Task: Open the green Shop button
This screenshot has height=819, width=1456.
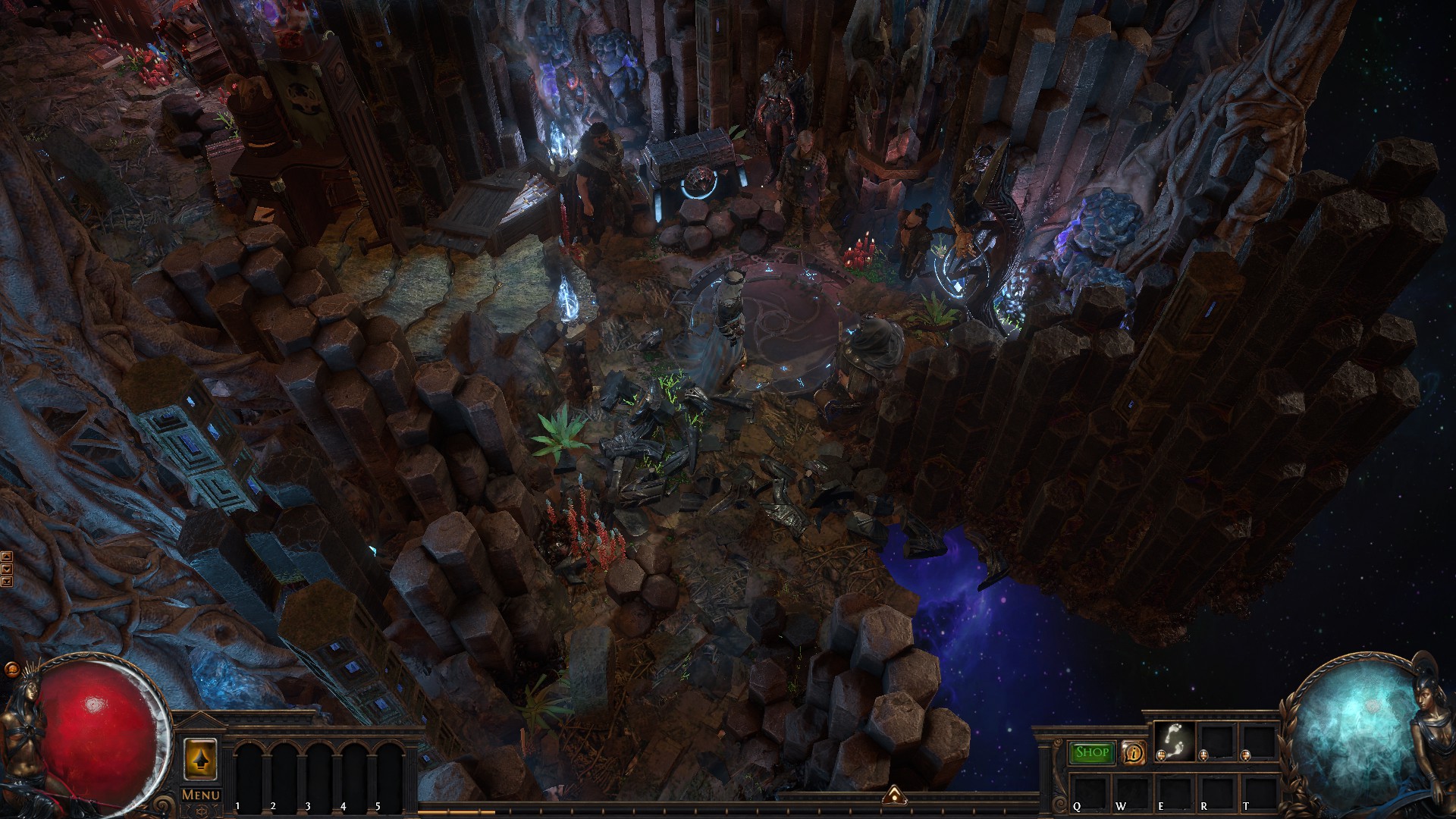Action: click(1092, 752)
